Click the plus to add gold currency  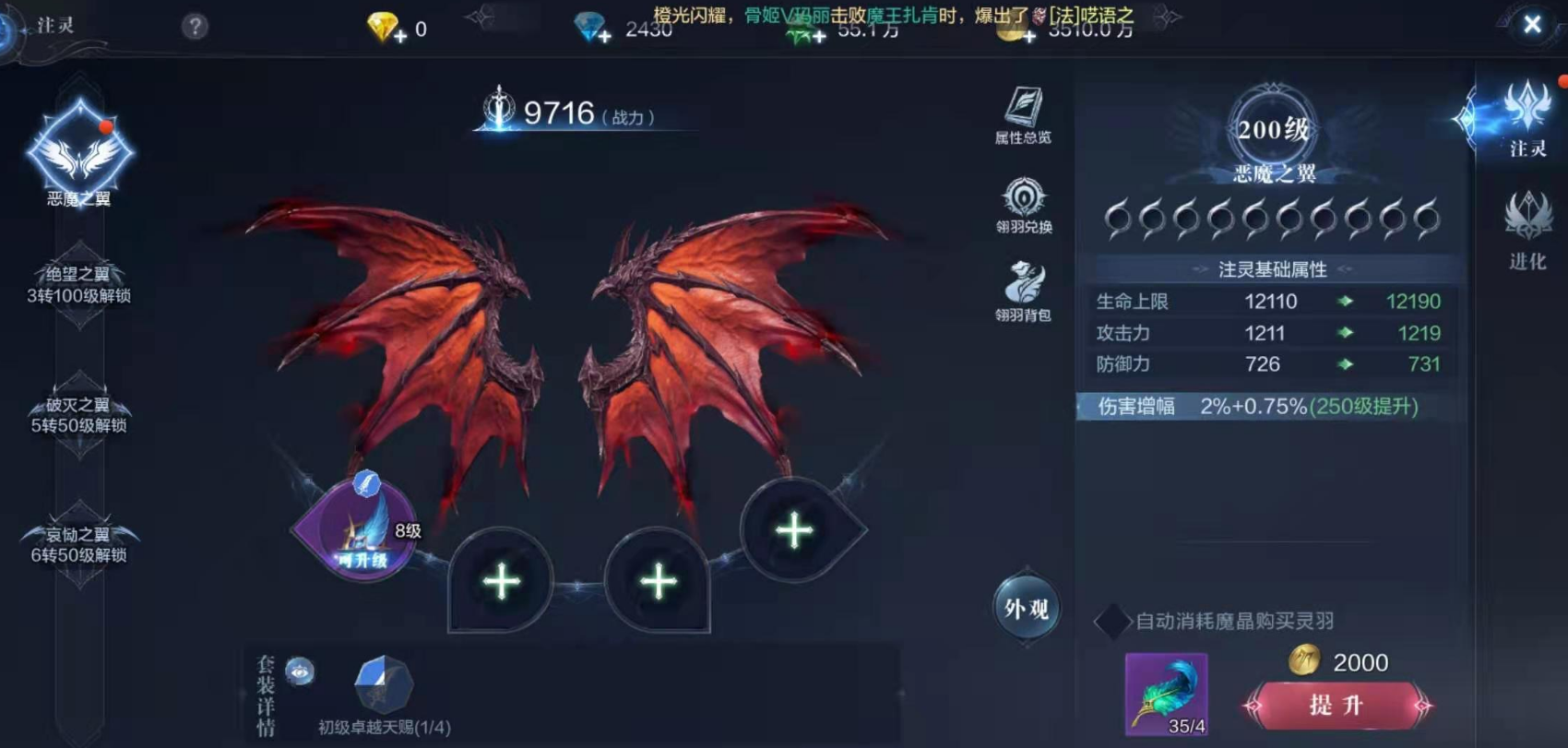1028,35
